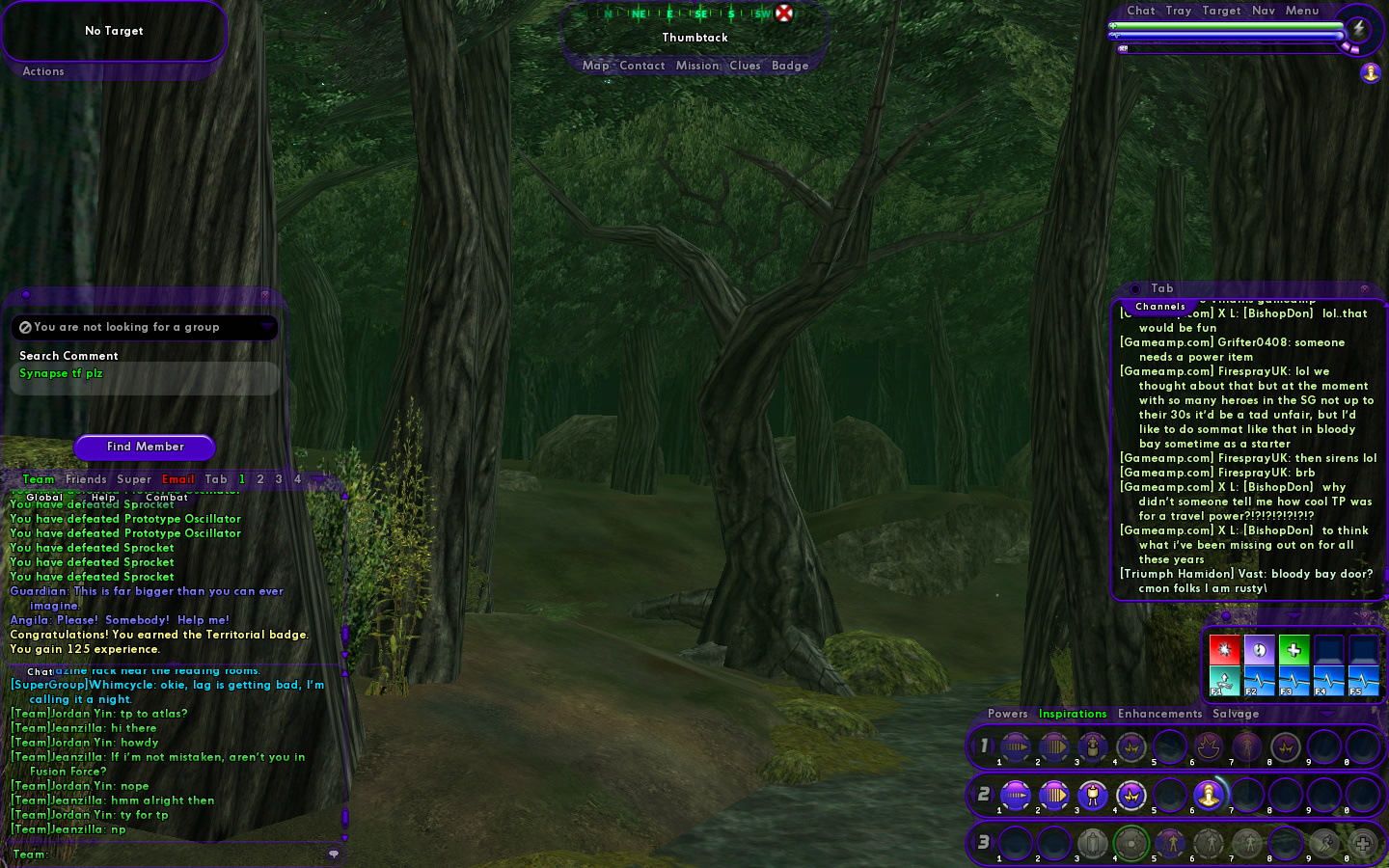Image resolution: width=1389 pixels, height=868 pixels.
Task: Click the Actions label under No Target
Action: (x=43, y=71)
